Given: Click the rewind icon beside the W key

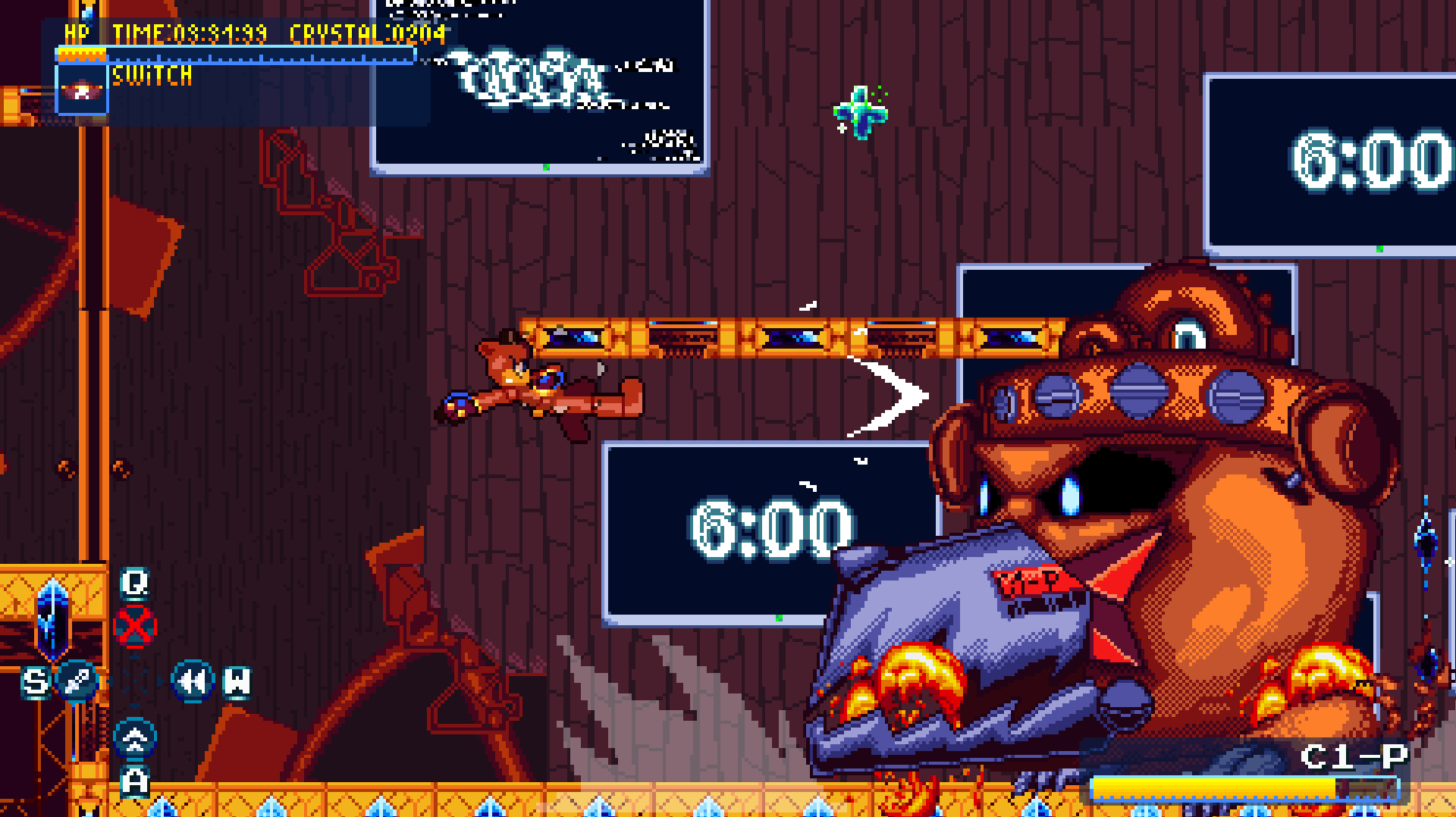Looking at the screenshot, I should pos(192,680).
